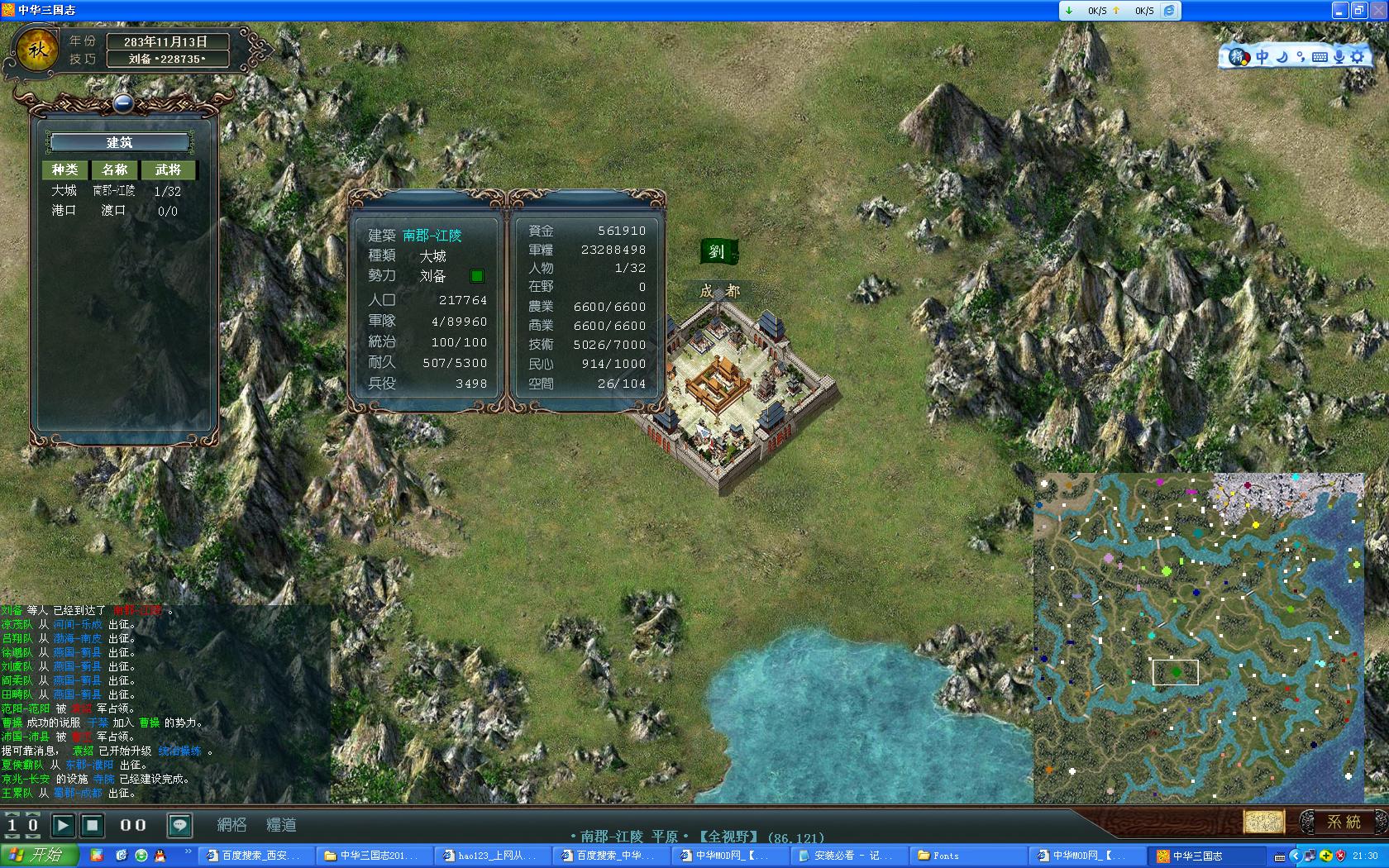Image resolution: width=1389 pixels, height=868 pixels.
Task: Open the chat message bubble icon
Action: pos(179,825)
